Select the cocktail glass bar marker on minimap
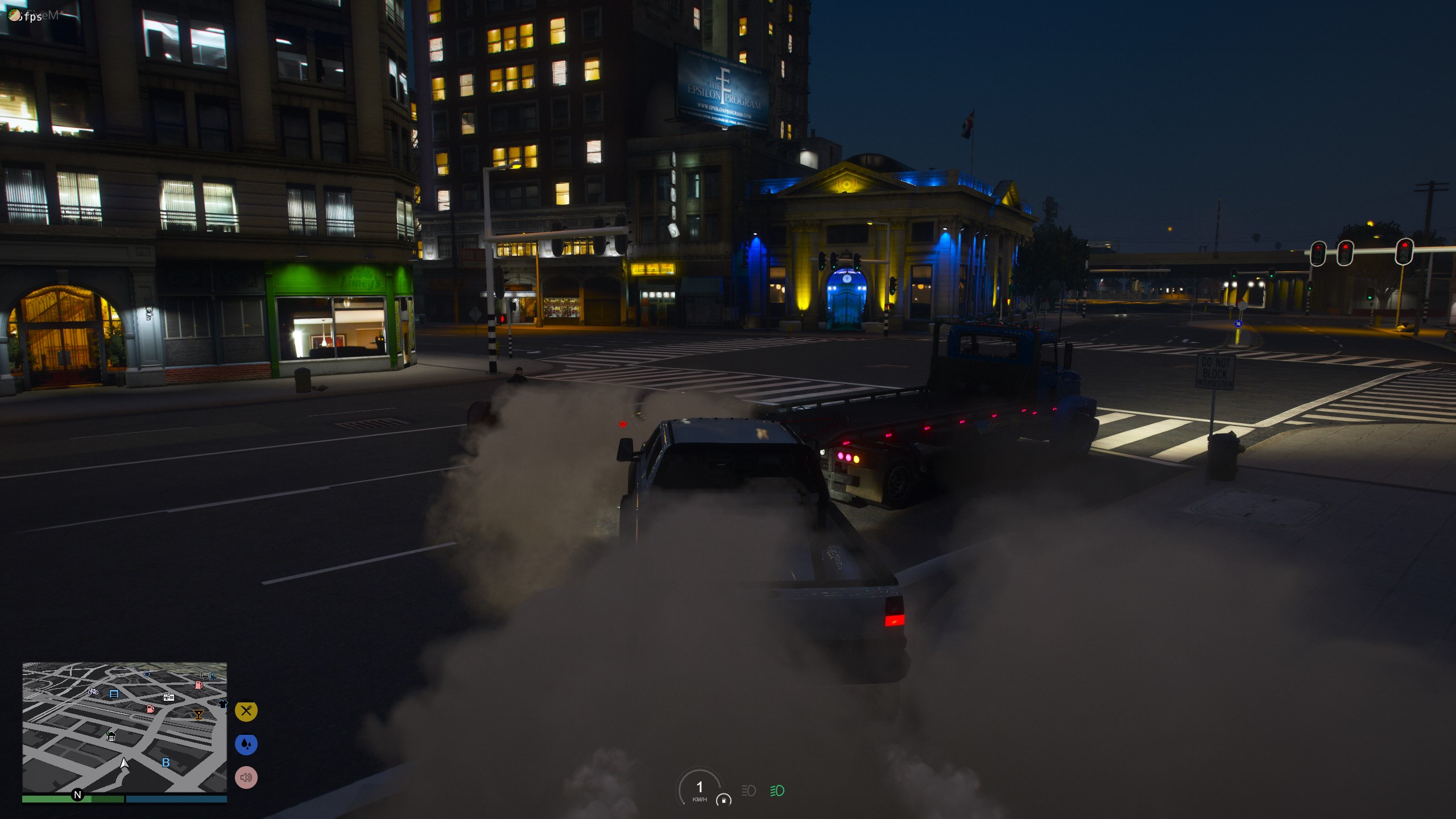 (198, 714)
